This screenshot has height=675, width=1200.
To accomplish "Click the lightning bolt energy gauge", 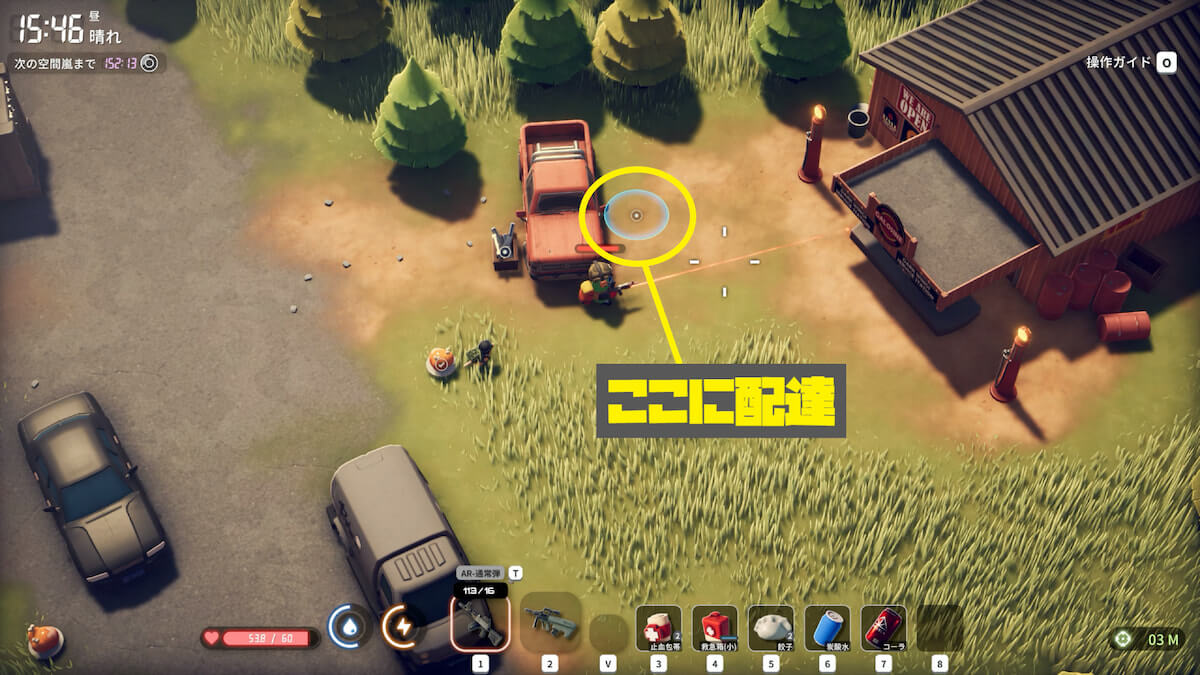I will click(x=402, y=627).
